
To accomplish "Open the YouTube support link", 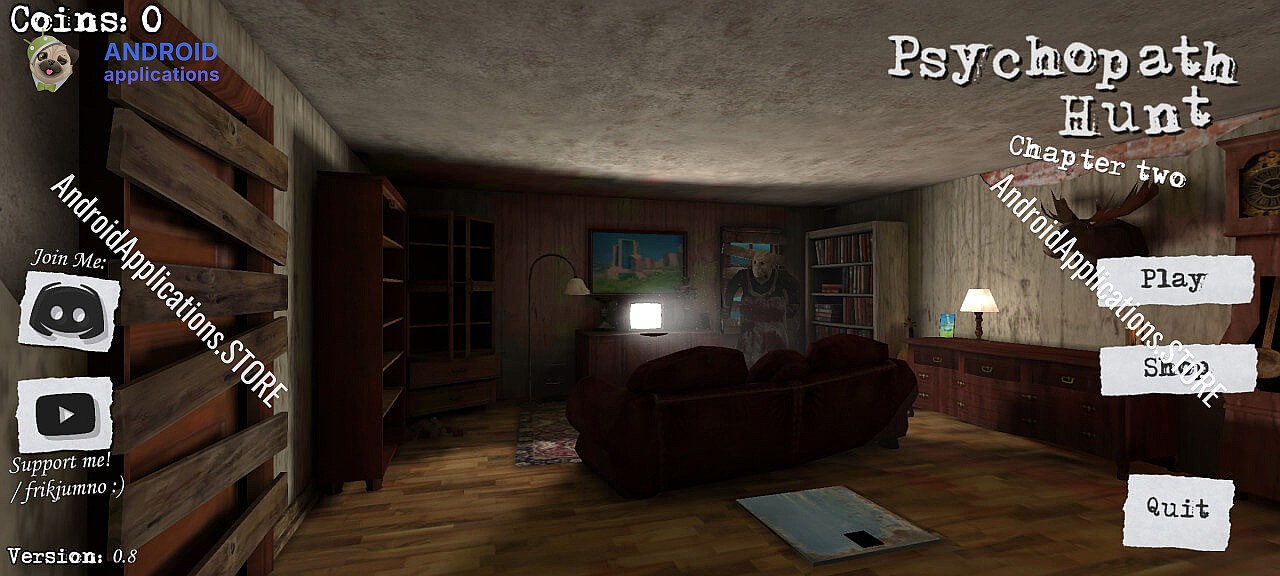I will coord(64,414).
